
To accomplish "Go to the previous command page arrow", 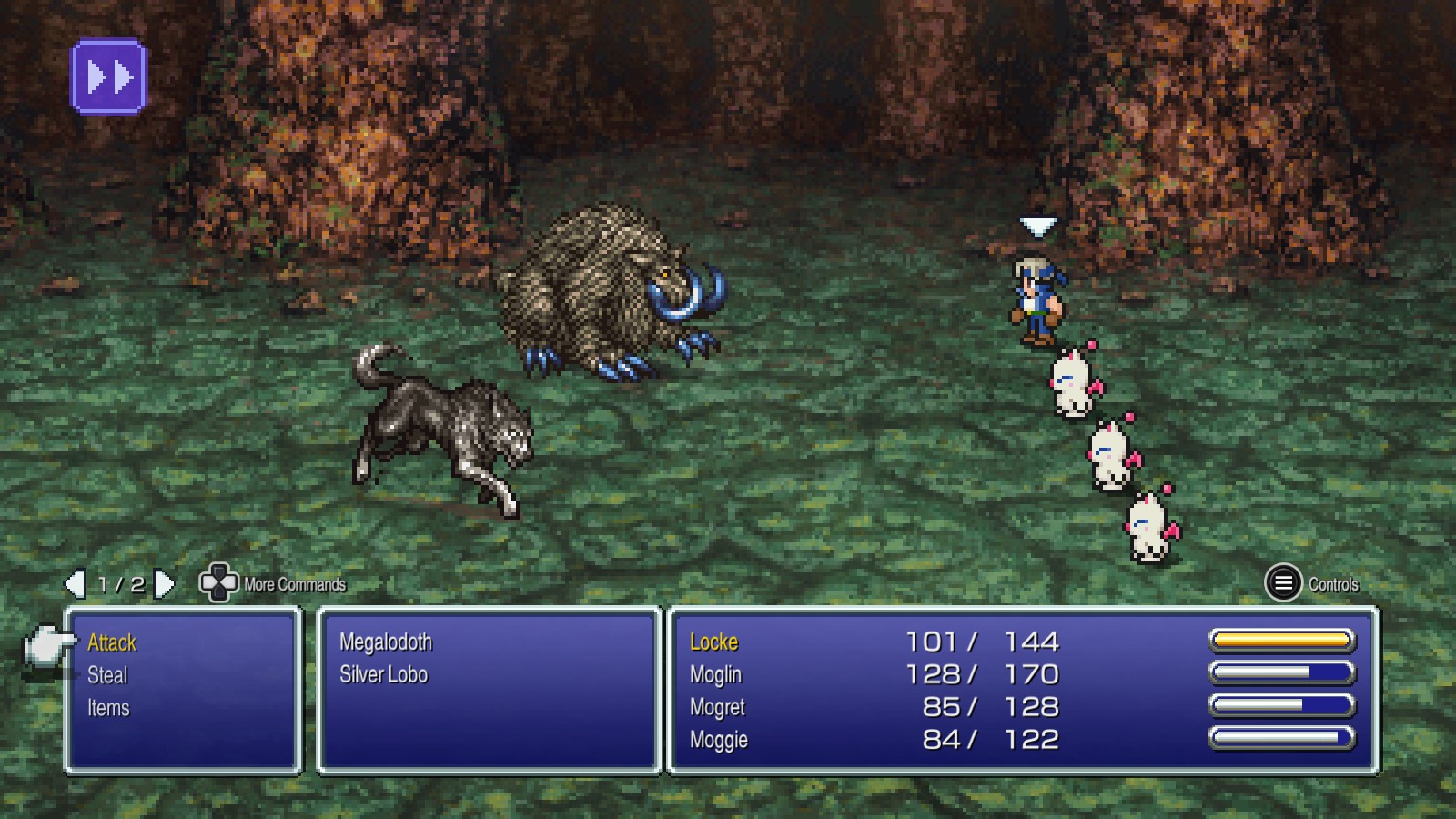I will click(76, 584).
